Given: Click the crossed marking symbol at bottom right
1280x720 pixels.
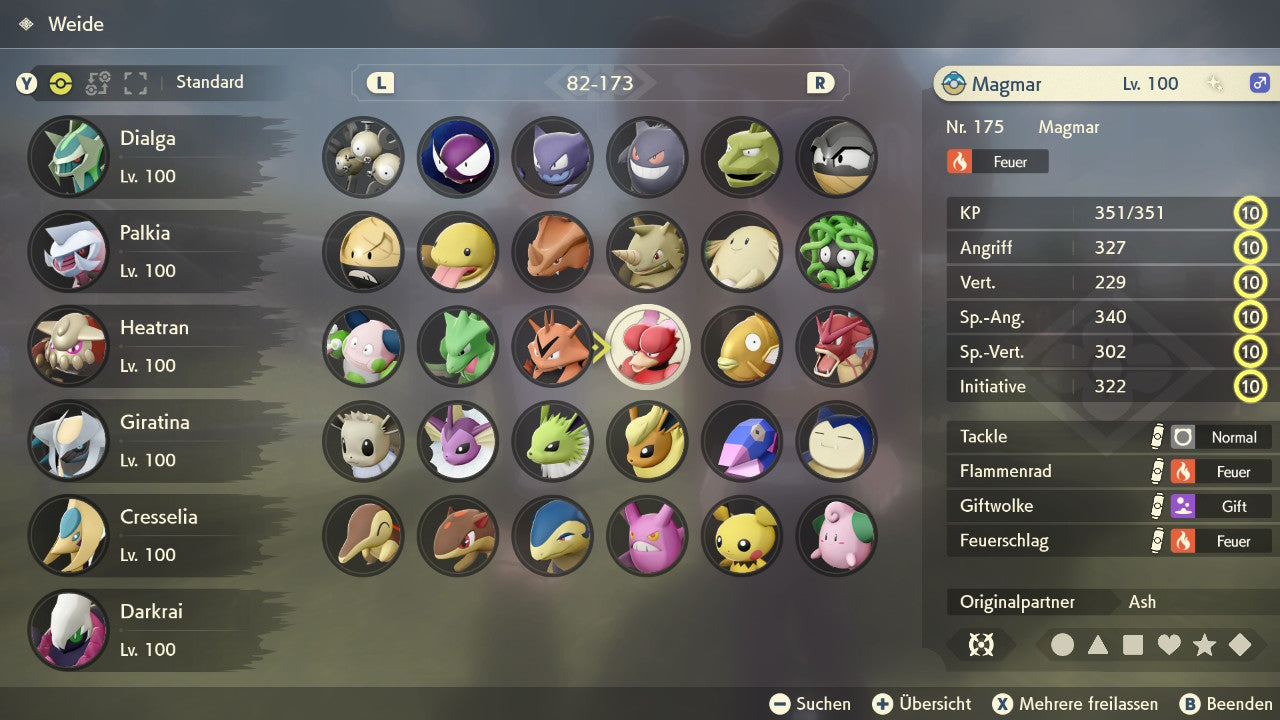Looking at the screenshot, I should [x=981, y=645].
